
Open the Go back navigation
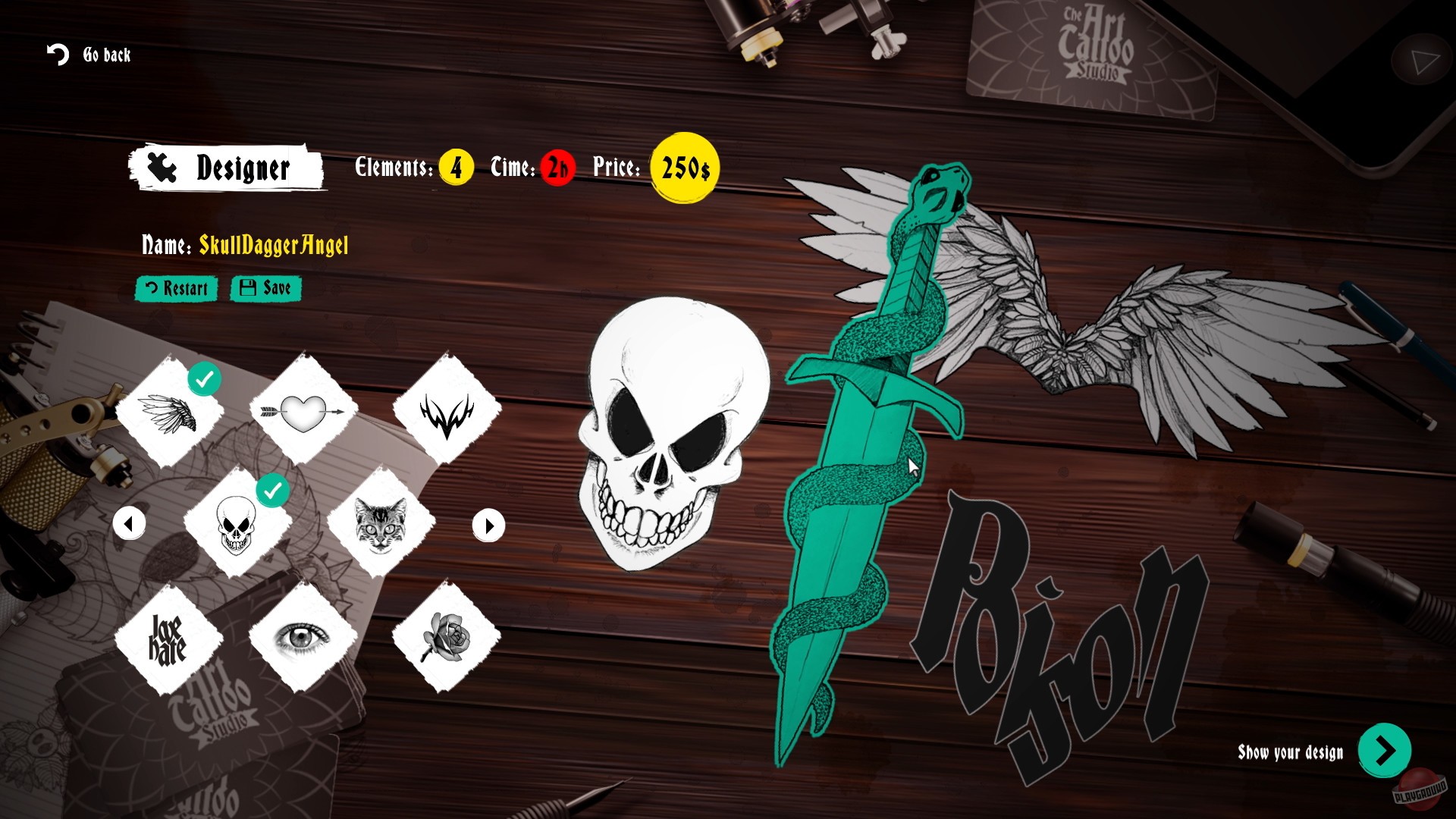[x=88, y=55]
